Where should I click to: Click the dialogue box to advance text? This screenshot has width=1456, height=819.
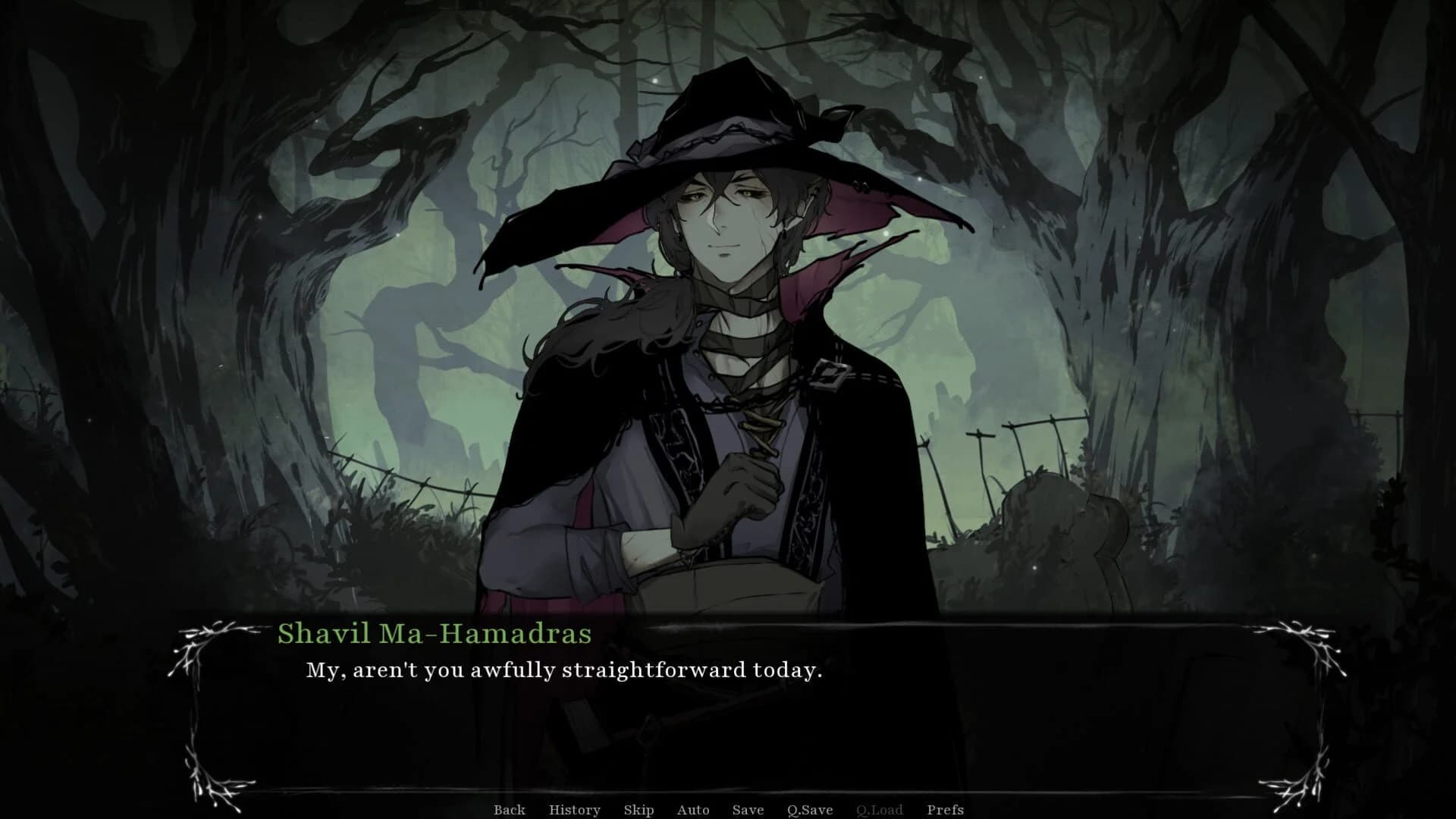point(728,713)
